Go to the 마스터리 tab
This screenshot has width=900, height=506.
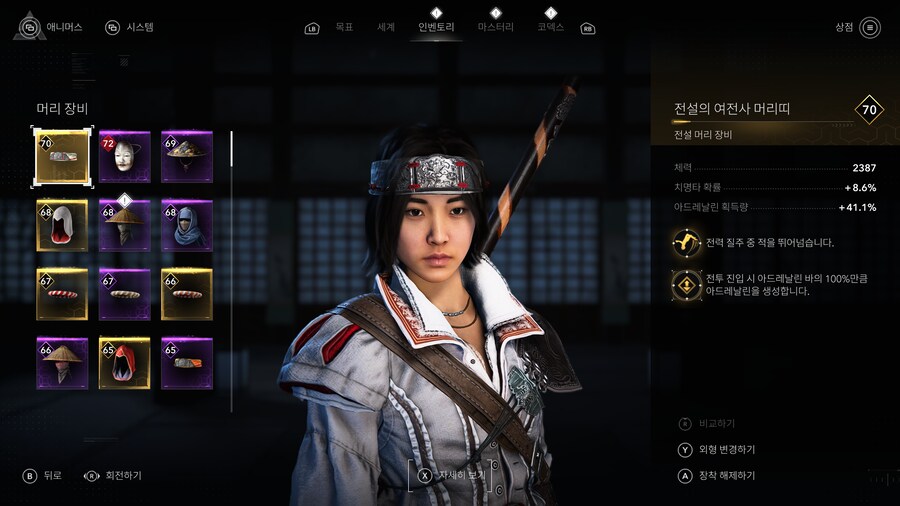(x=495, y=27)
